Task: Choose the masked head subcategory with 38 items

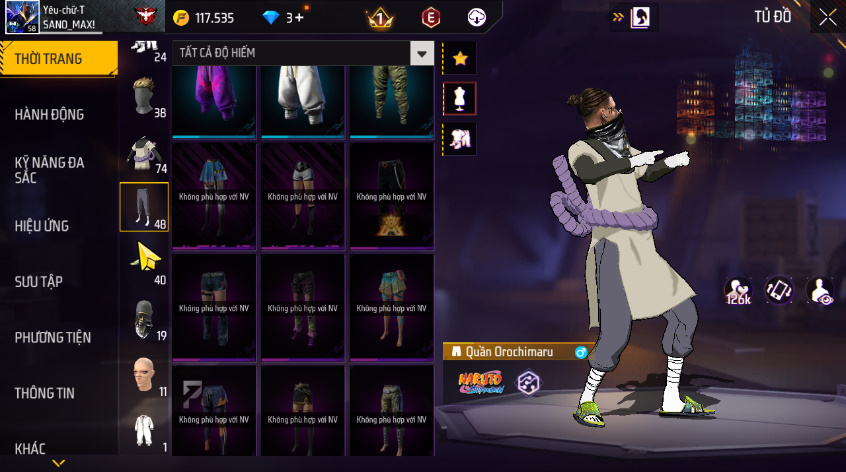Action: 144,96
